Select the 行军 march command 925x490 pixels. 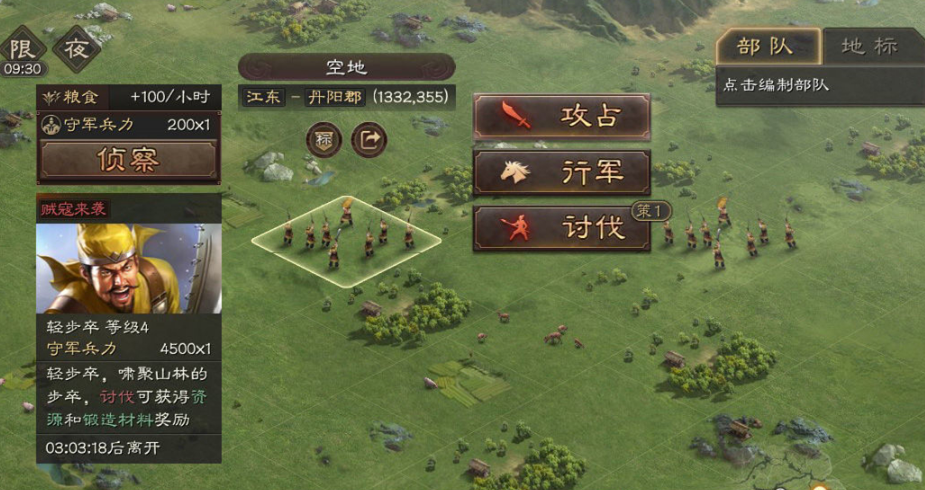click(x=561, y=172)
